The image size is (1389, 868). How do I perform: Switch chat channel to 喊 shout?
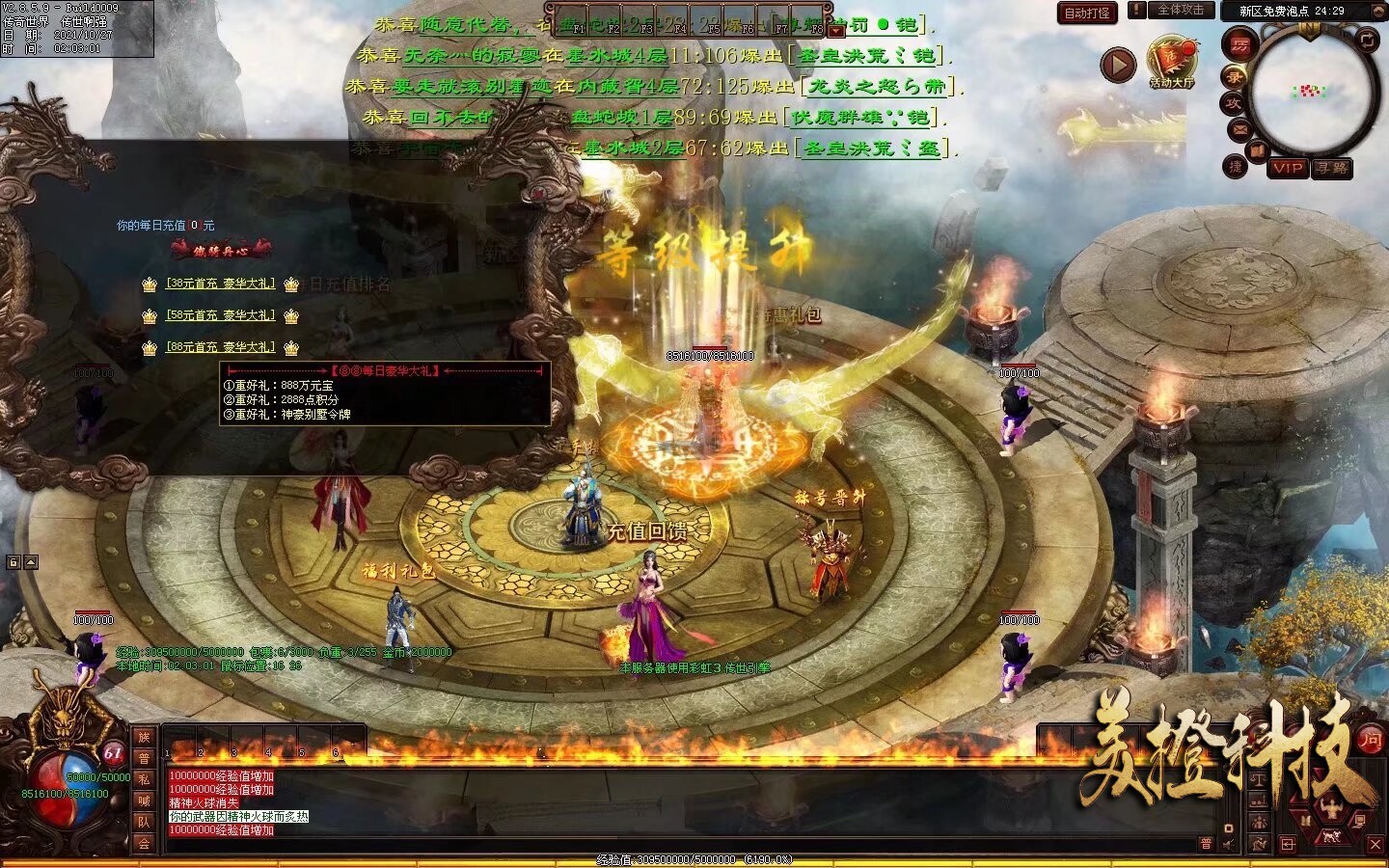(x=144, y=800)
